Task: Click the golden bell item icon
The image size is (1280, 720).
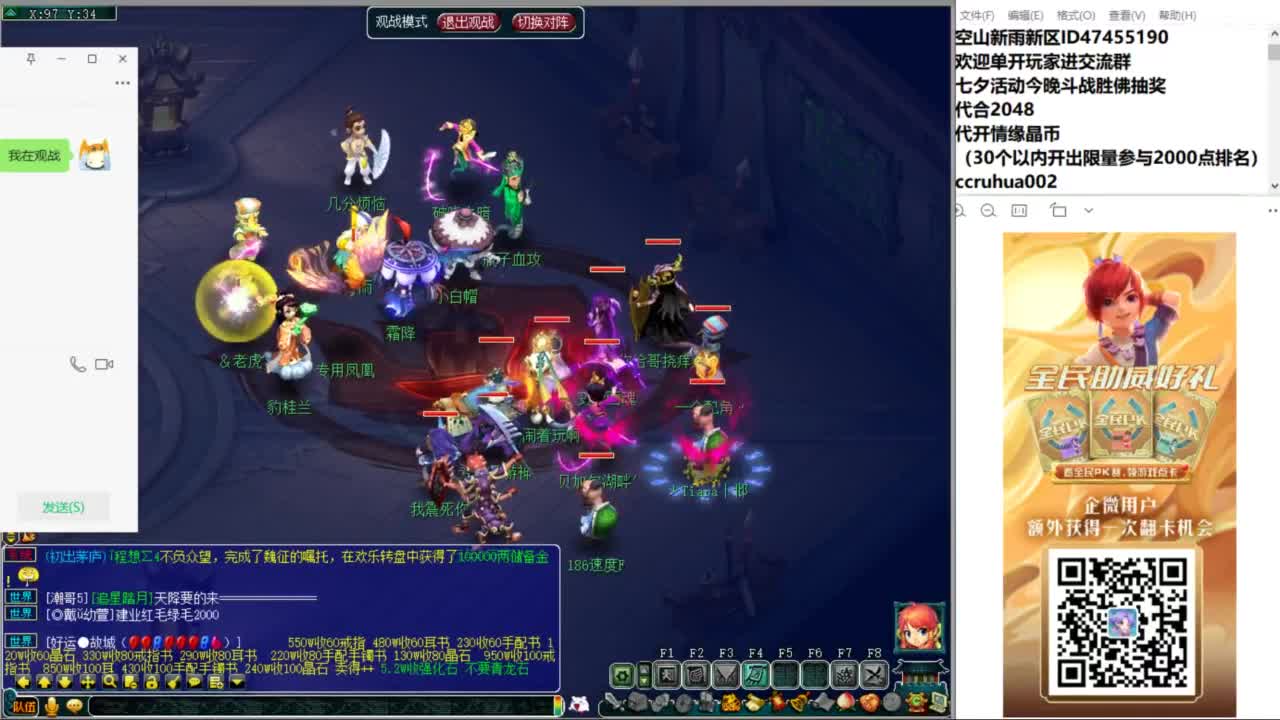Action: (x=800, y=701)
